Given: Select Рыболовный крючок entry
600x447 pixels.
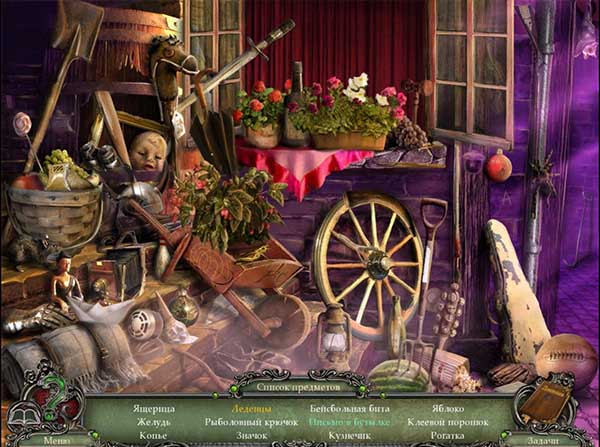Looking at the screenshot, I should (x=248, y=422).
